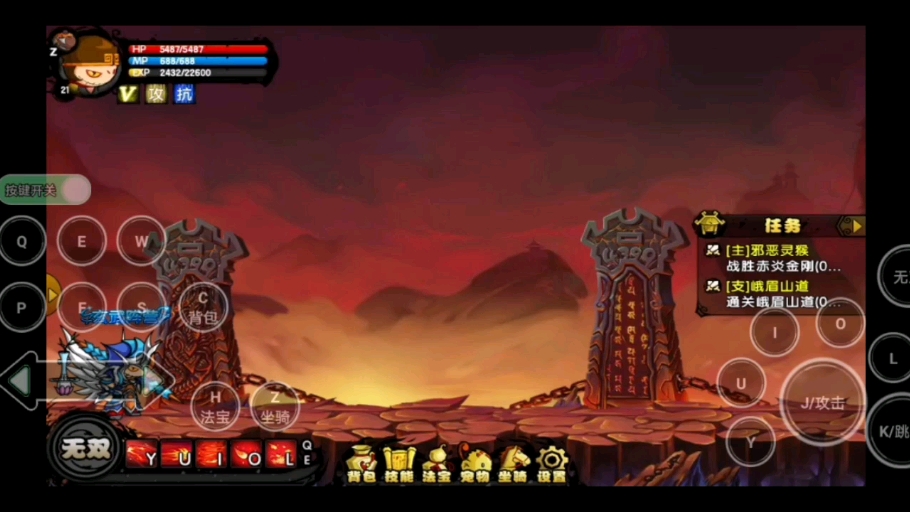The height and width of the screenshot is (512, 910).
Task: Expand the yellow arrow tab on the left edge
Action: pos(52,295)
